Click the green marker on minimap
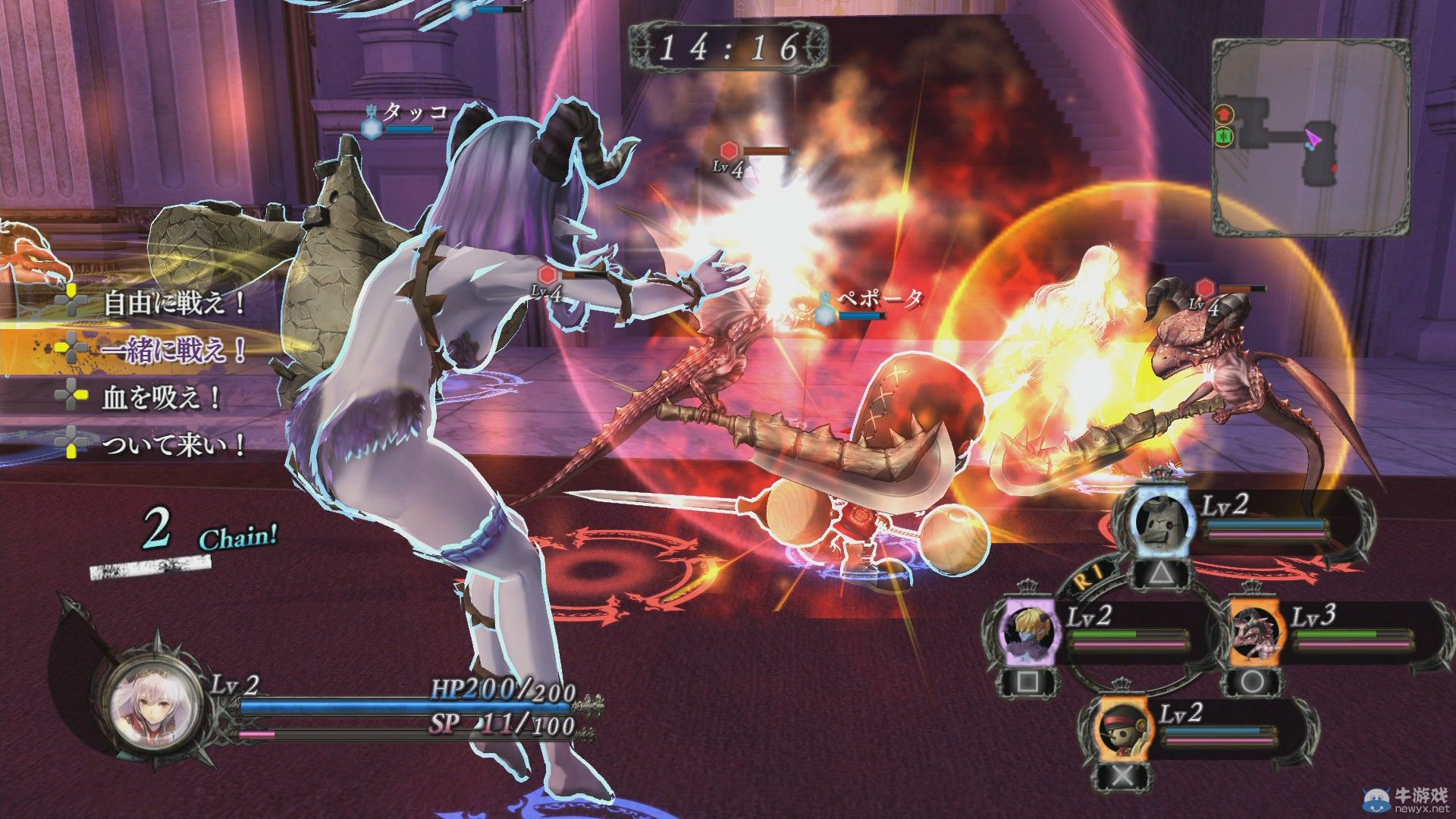This screenshot has height=819, width=1456. coord(1223,137)
